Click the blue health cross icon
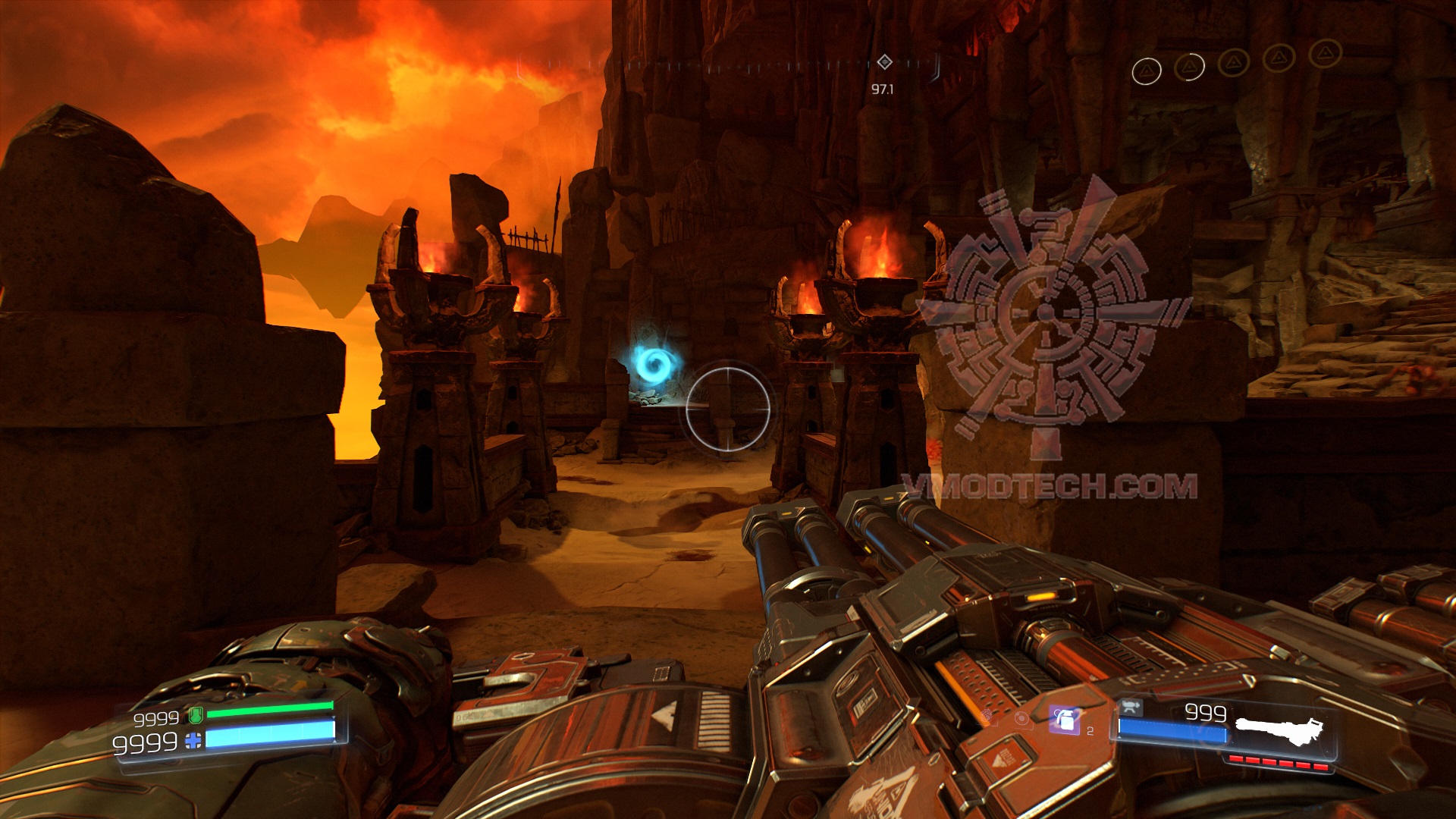The height and width of the screenshot is (819, 1456). point(194,741)
